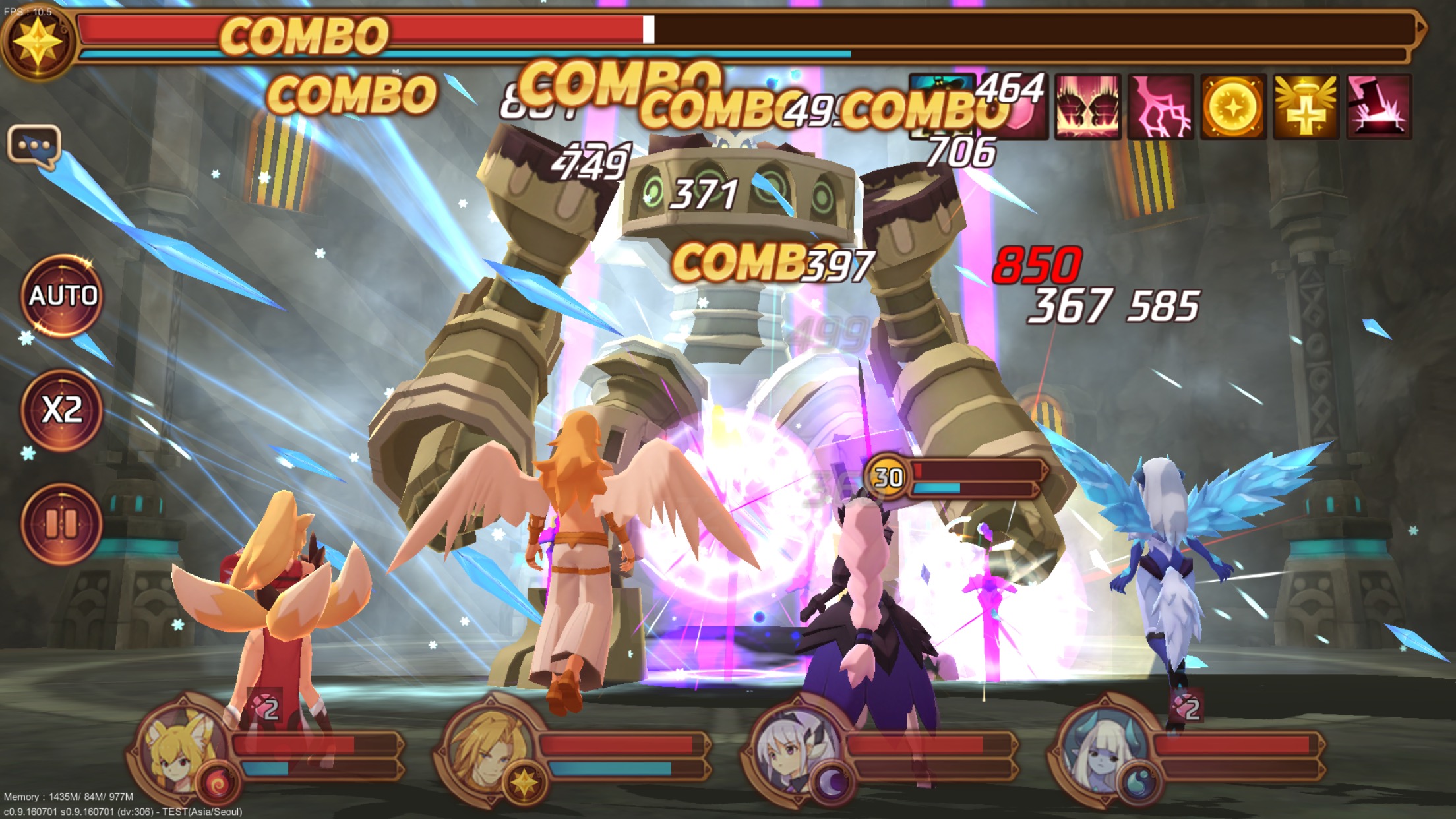Switch the X2 battle speed button
The width and height of the screenshot is (1456, 819).
[x=63, y=410]
